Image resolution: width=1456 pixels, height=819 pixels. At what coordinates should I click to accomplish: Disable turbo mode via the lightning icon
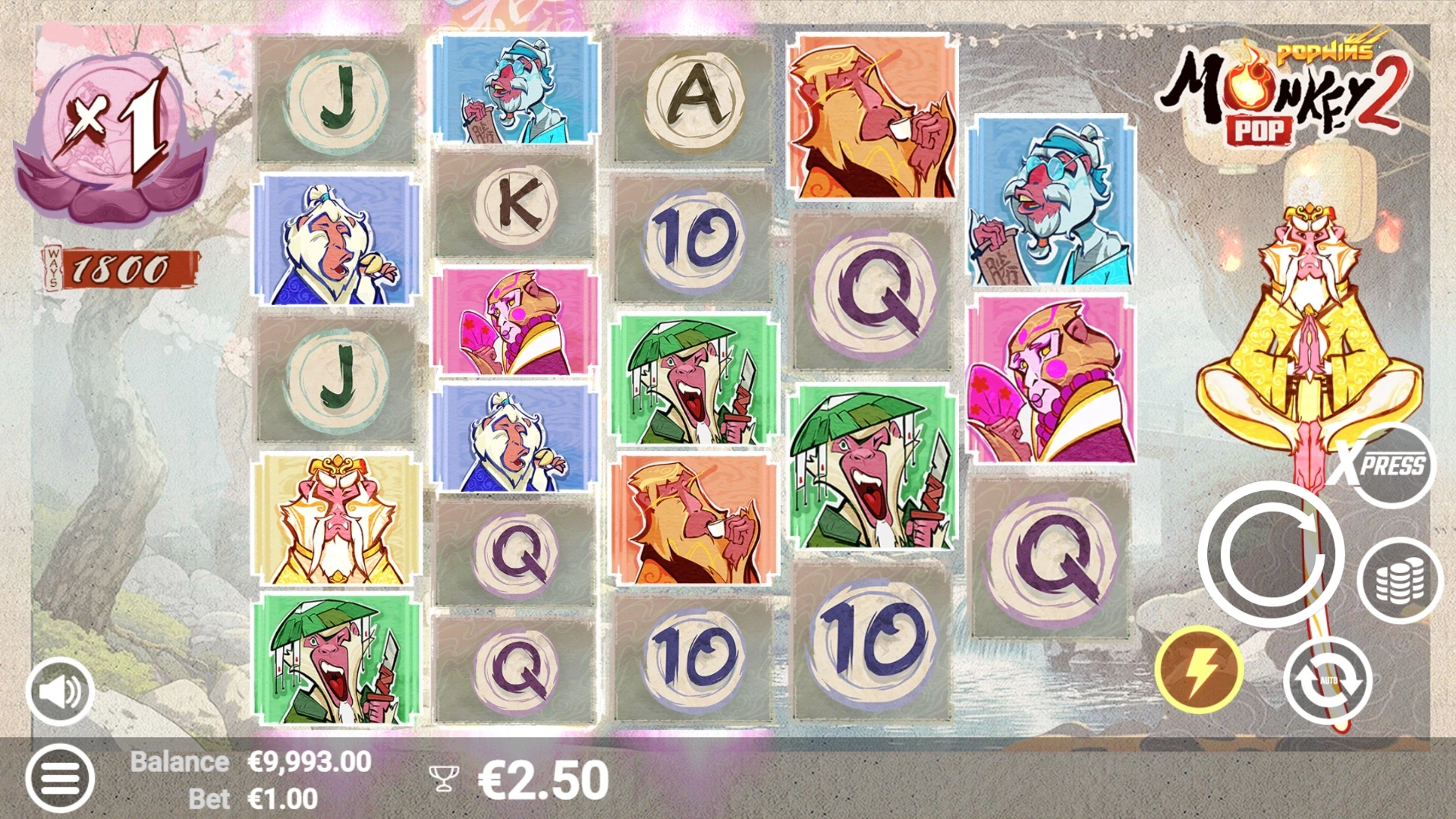tap(1202, 667)
